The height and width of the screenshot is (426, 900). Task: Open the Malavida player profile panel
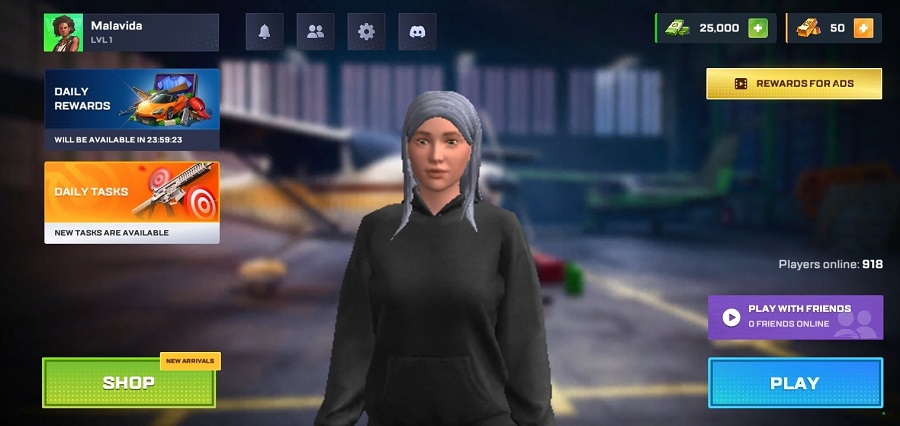click(131, 32)
